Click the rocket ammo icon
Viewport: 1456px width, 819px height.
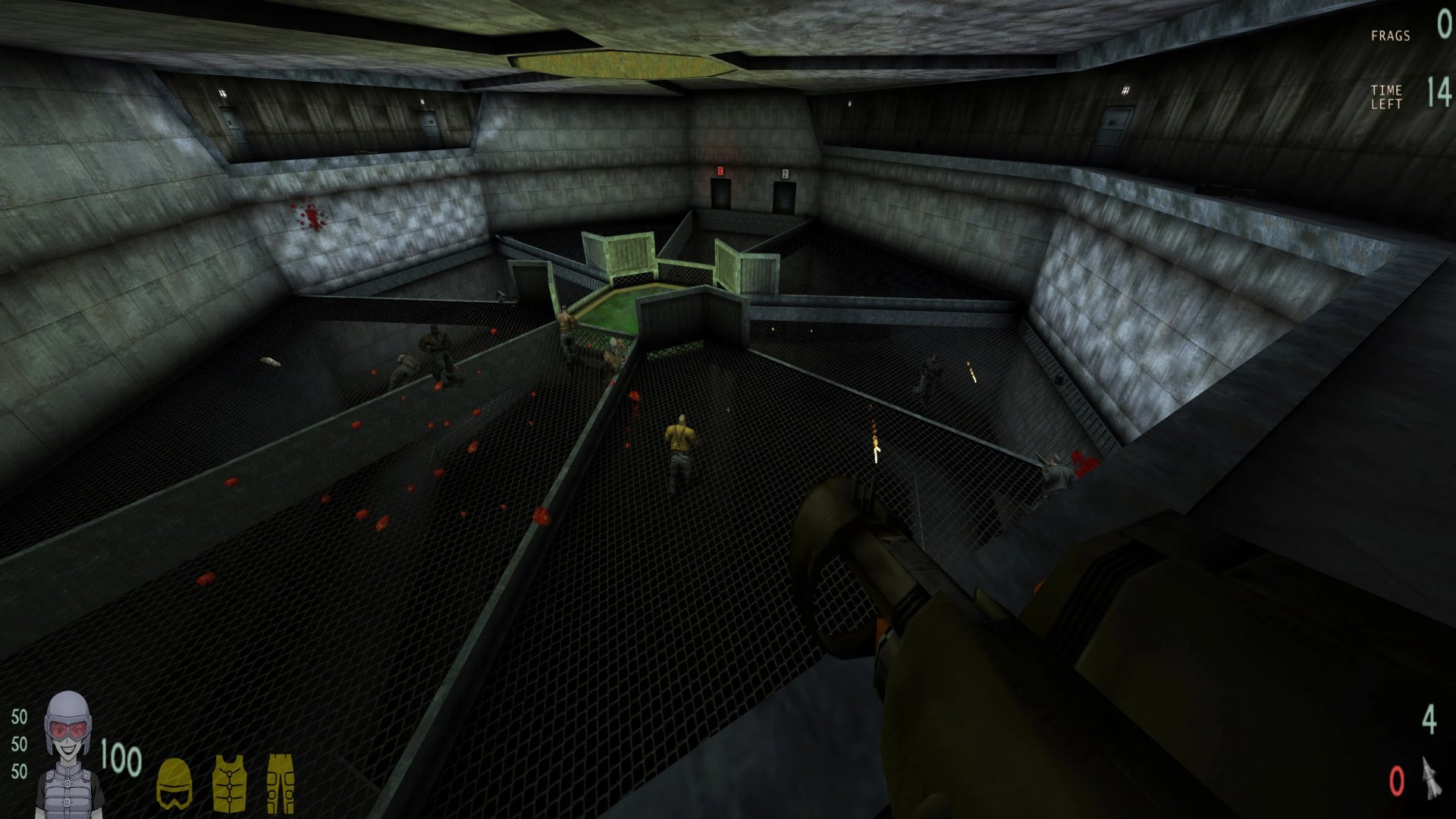click(1430, 778)
